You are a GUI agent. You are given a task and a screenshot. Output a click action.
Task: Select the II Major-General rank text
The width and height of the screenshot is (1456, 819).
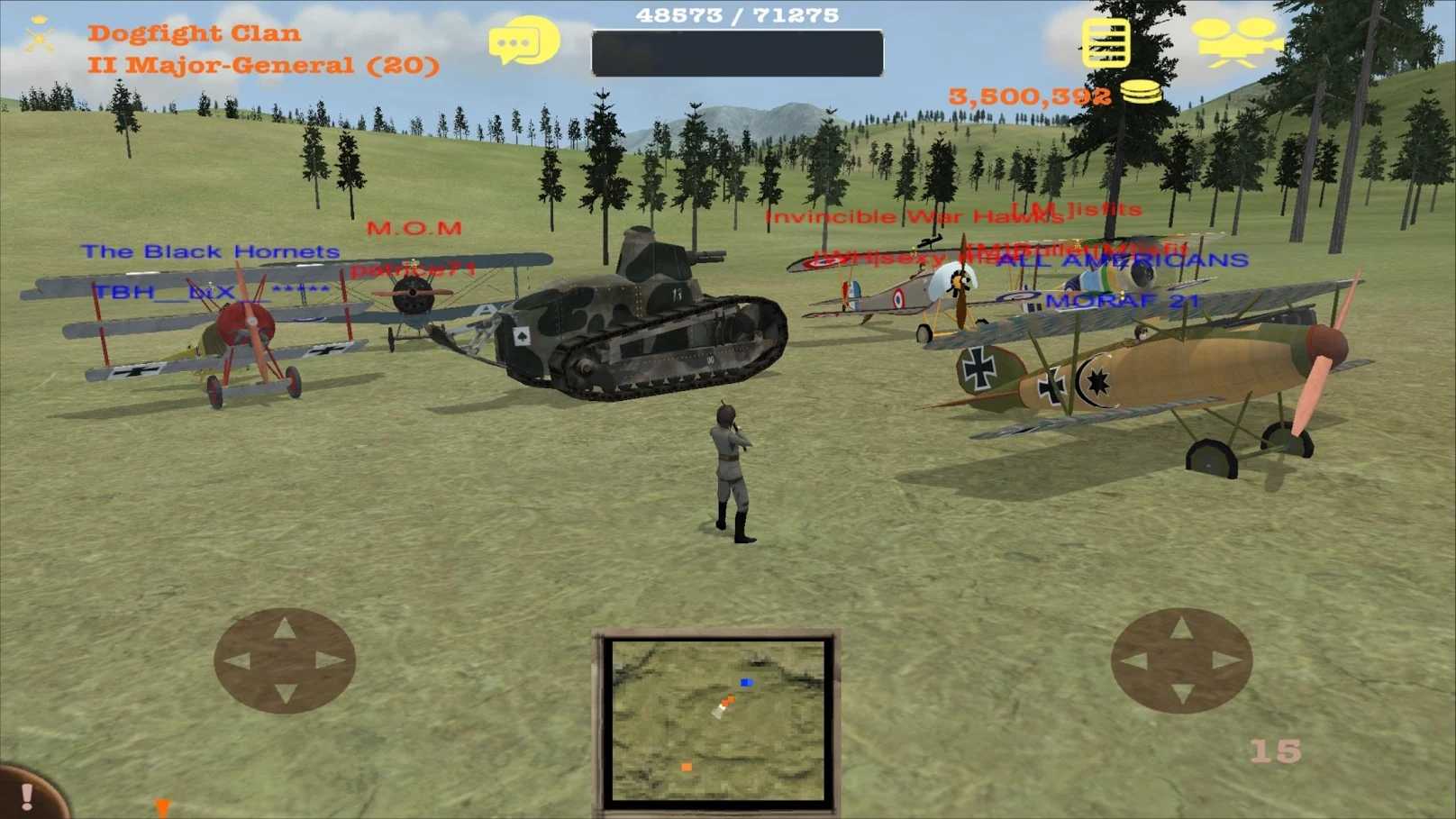pos(264,64)
